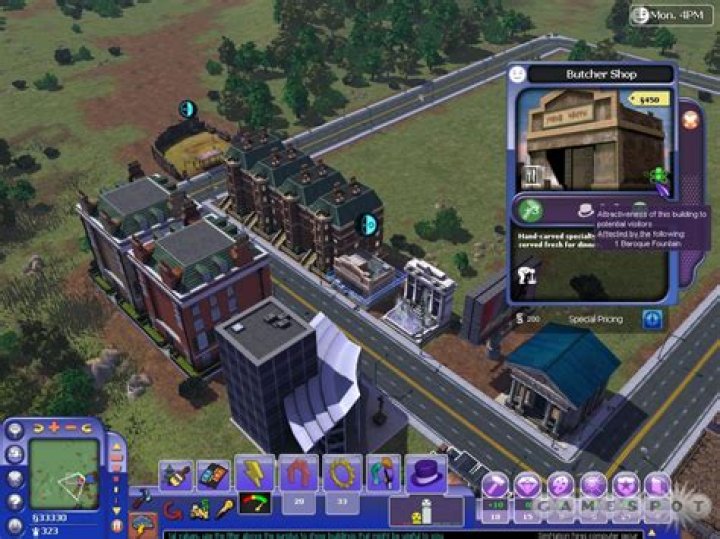This screenshot has width=720, height=539.
Task: Click the green attractiveness icon in panel
Action: 532,208
